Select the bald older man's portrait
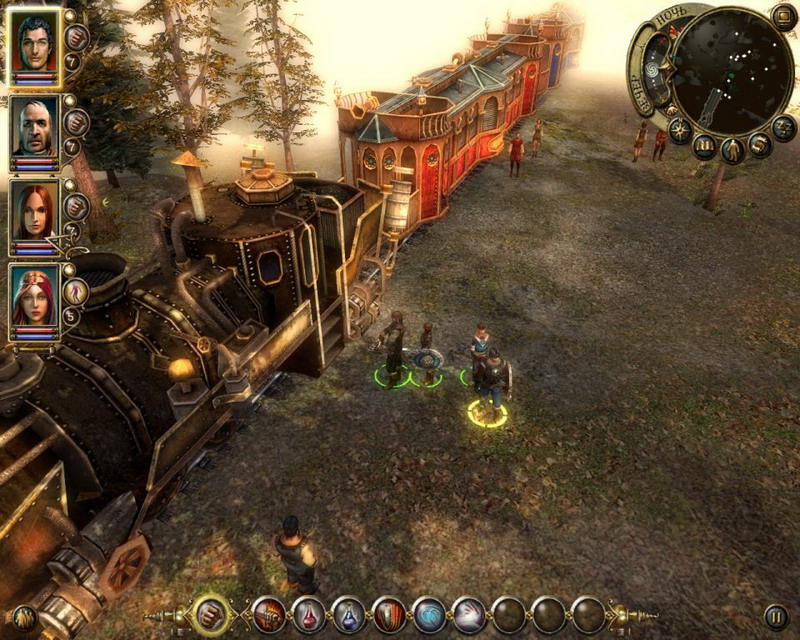Screen dimensions: 800x640 (x=34, y=128)
